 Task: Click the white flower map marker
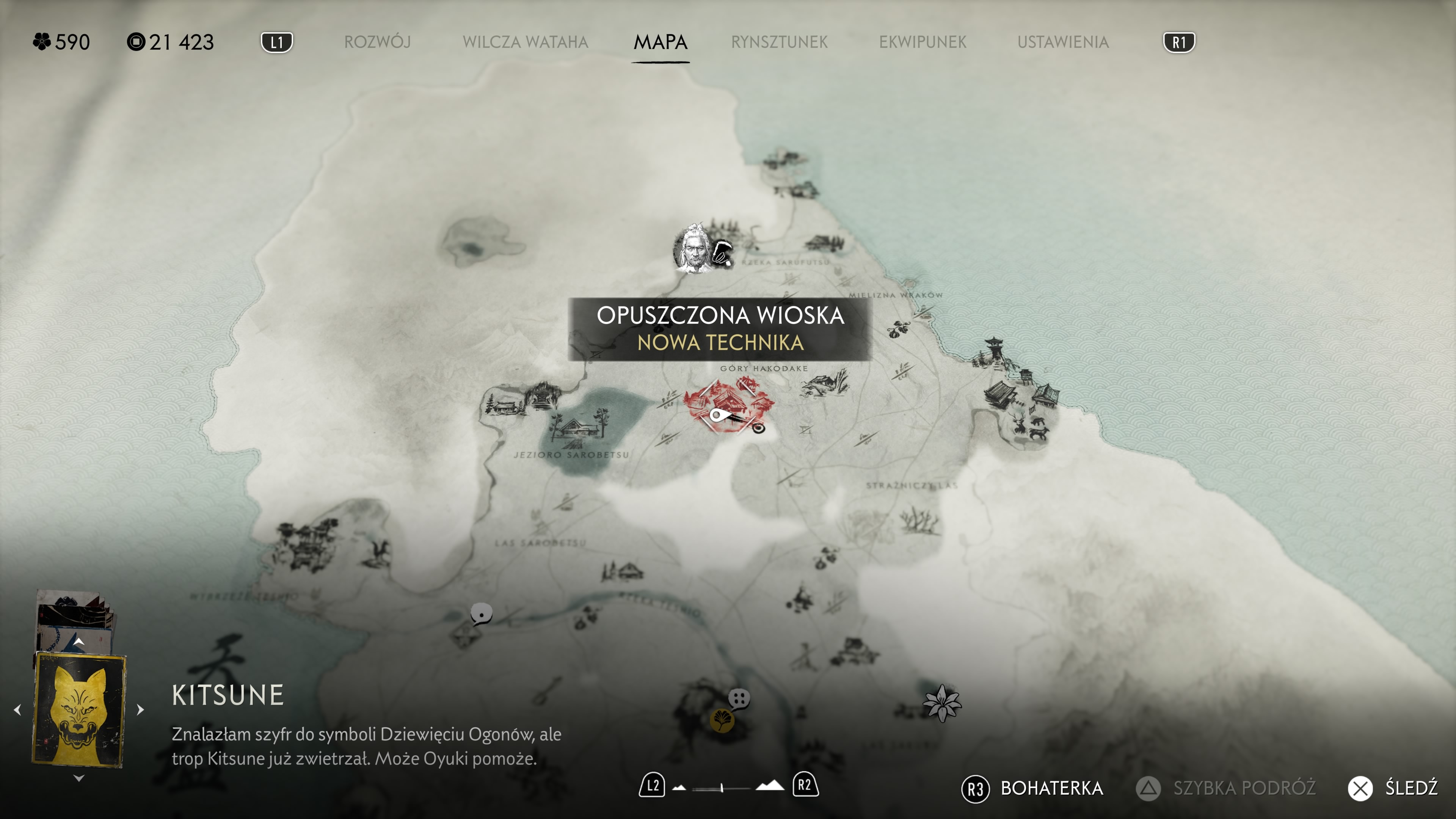click(941, 703)
